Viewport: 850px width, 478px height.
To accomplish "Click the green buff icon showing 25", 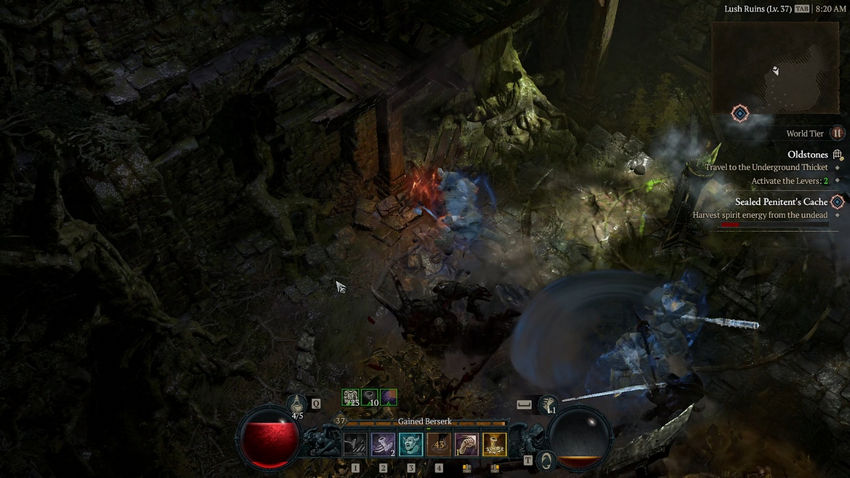I will (x=351, y=398).
